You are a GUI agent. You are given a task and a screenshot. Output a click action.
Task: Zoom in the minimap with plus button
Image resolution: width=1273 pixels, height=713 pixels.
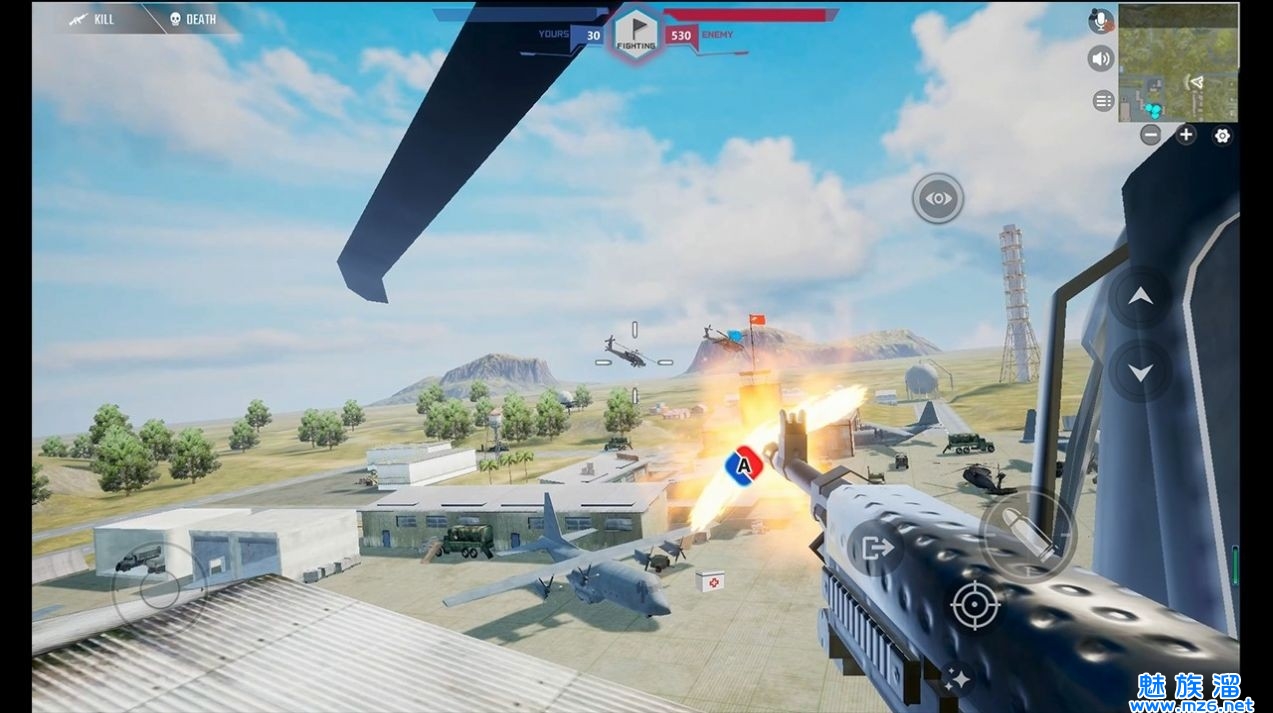1186,135
